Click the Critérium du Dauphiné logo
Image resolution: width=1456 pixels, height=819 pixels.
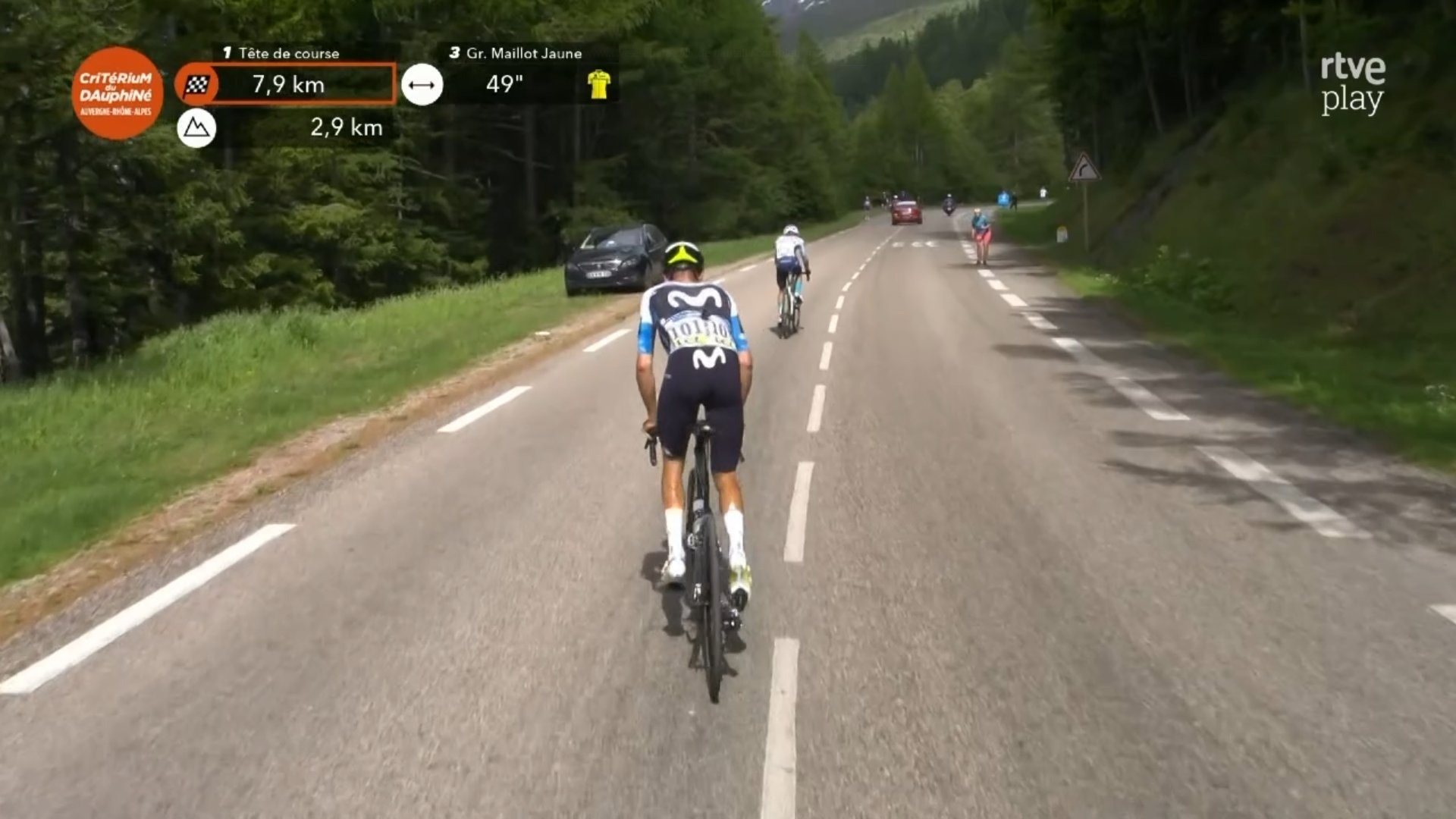pyautogui.click(x=117, y=93)
